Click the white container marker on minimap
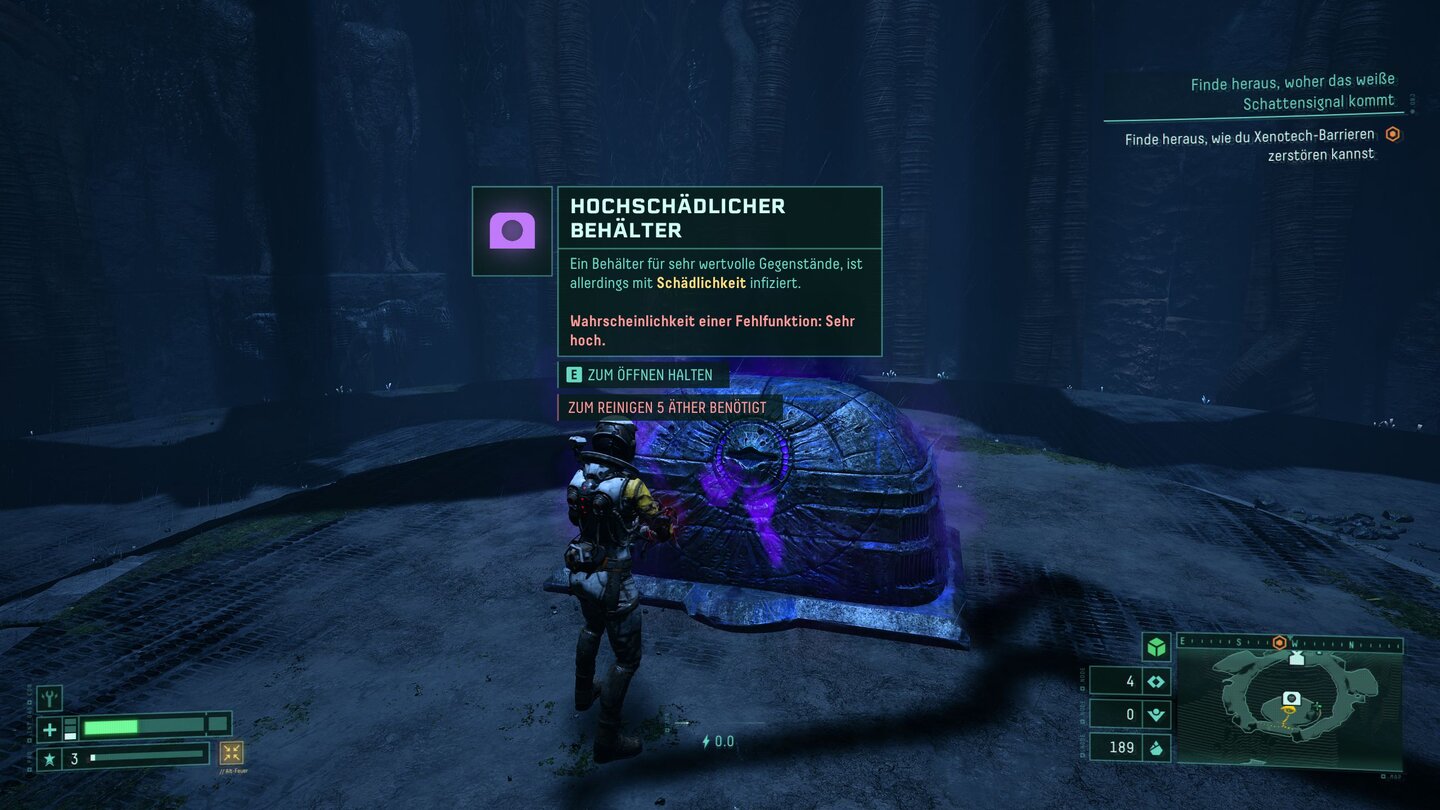 [x=1291, y=698]
